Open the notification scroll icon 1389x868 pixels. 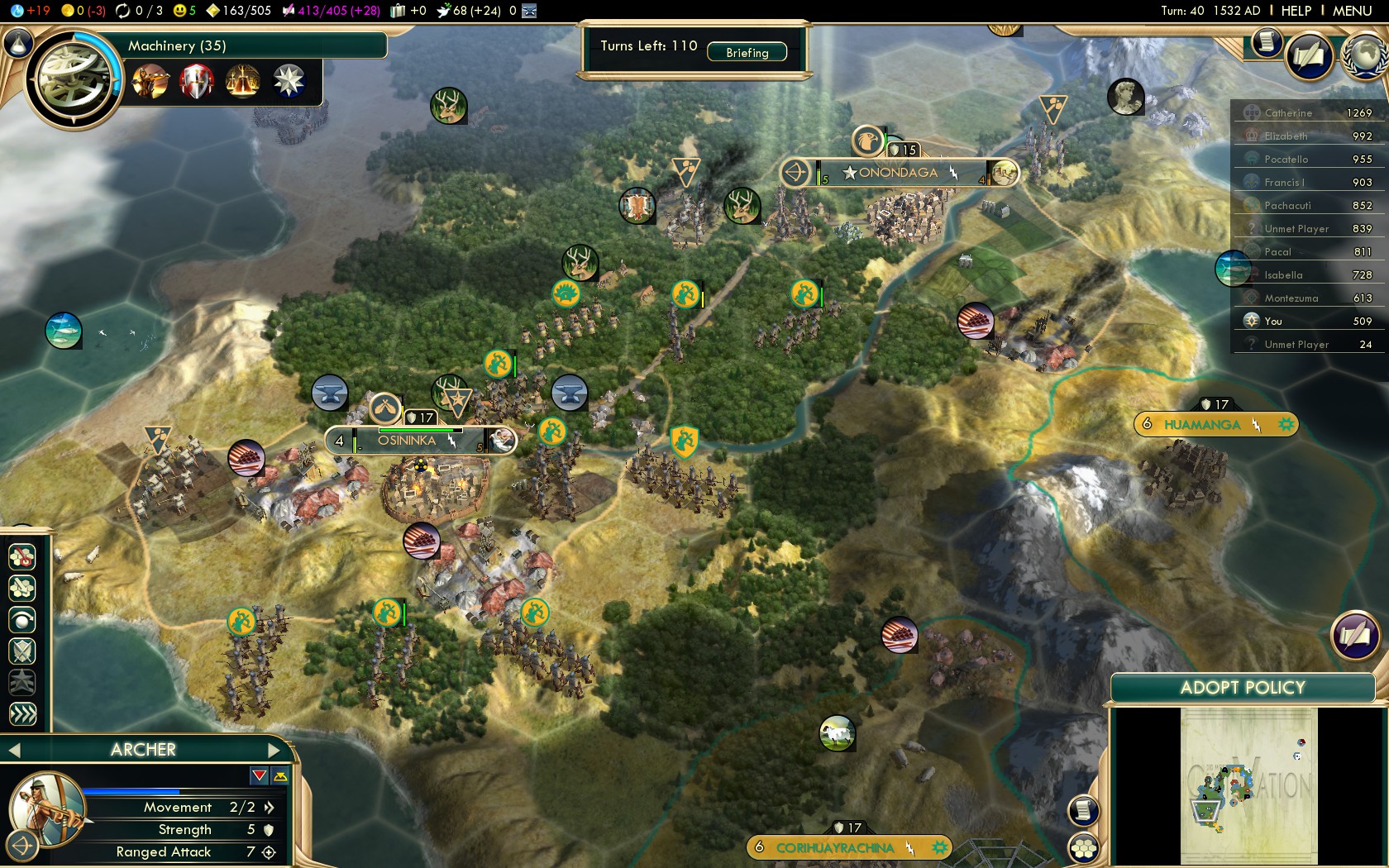pyautogui.click(x=1266, y=41)
